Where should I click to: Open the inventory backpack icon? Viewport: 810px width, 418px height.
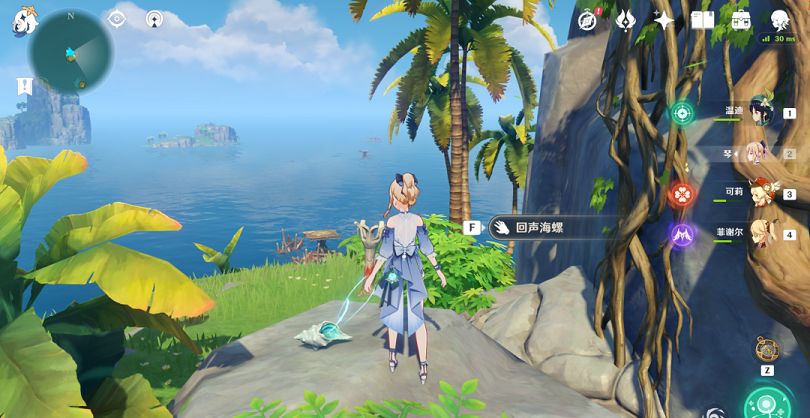(741, 19)
